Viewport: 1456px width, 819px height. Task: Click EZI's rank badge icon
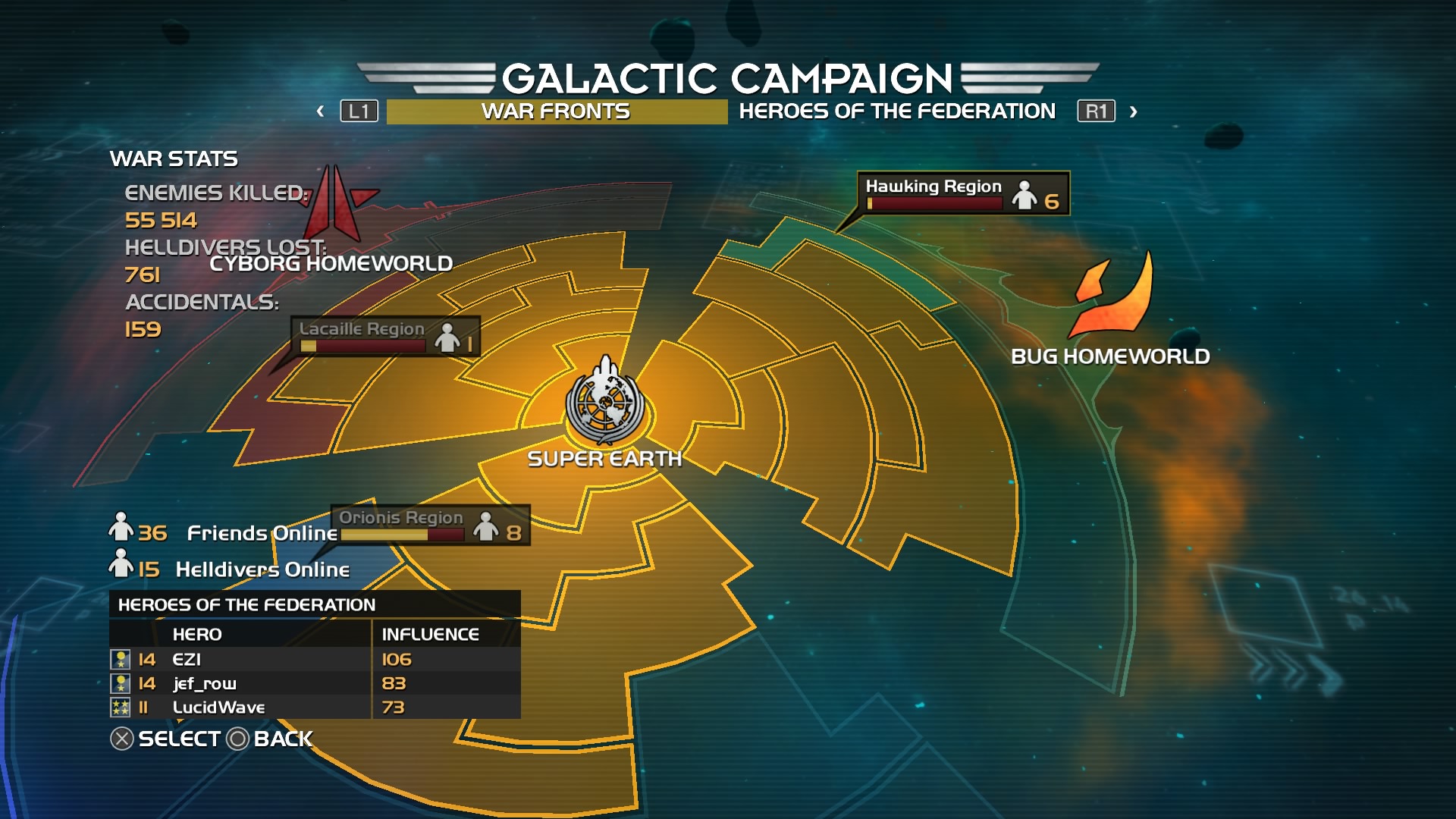point(120,659)
